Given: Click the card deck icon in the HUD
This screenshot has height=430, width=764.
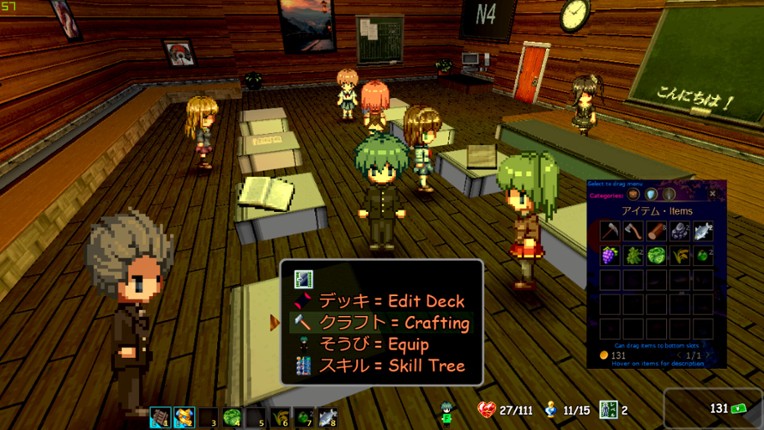Looking at the screenshot, I should pos(607,410).
